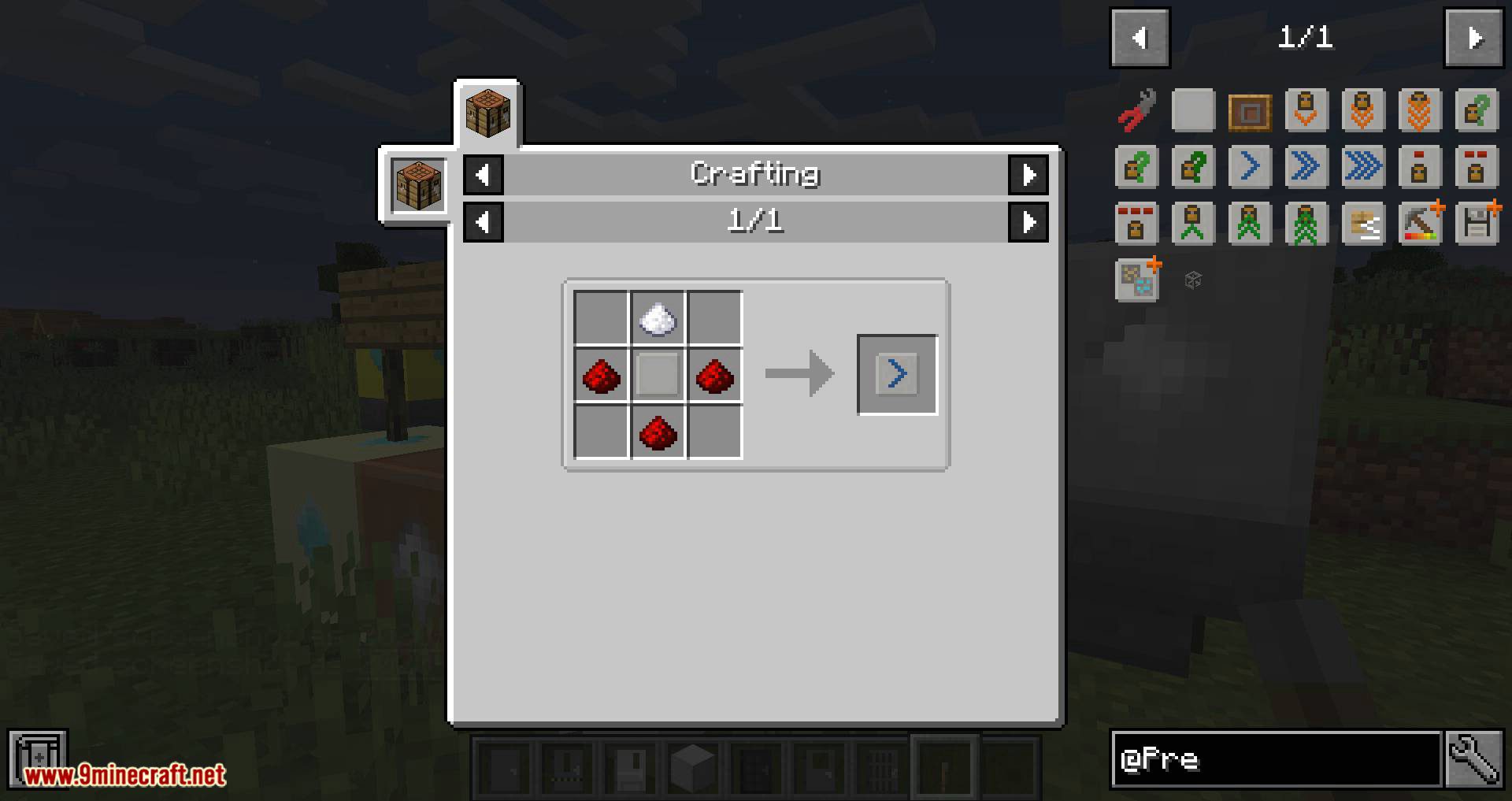Click the left arrow on the 1/1 page selector

(484, 222)
